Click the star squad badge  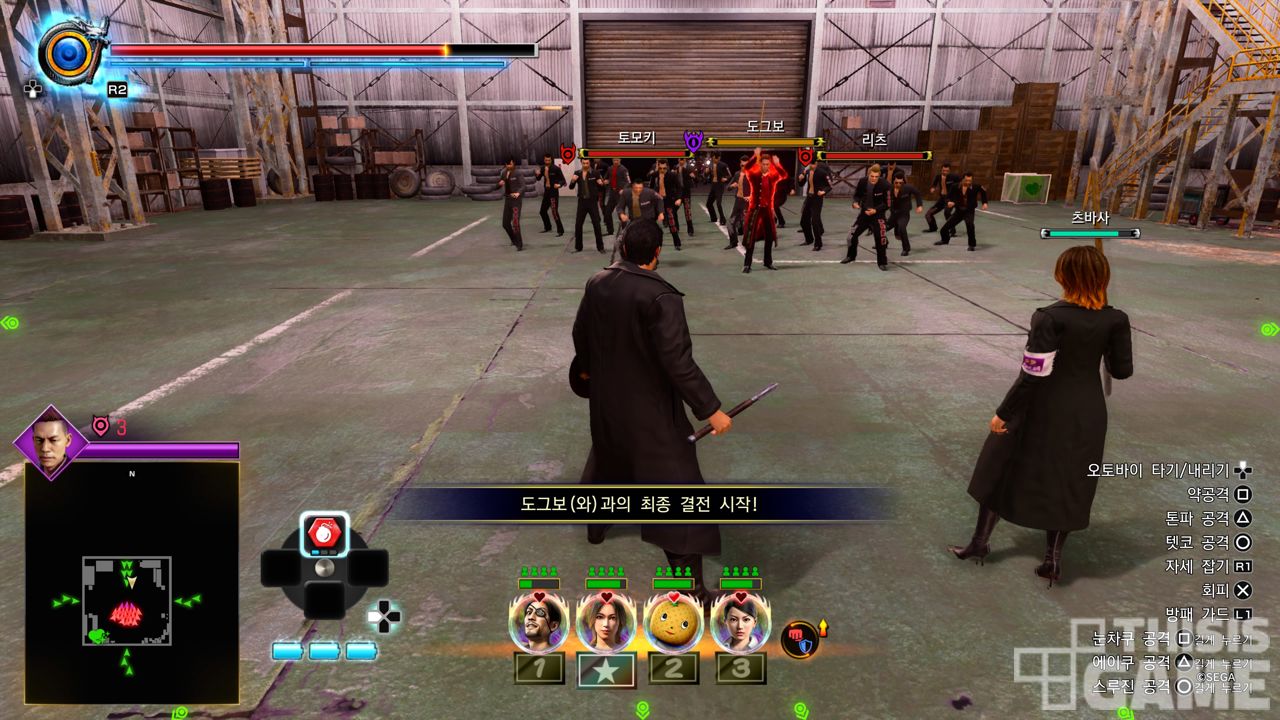point(606,669)
